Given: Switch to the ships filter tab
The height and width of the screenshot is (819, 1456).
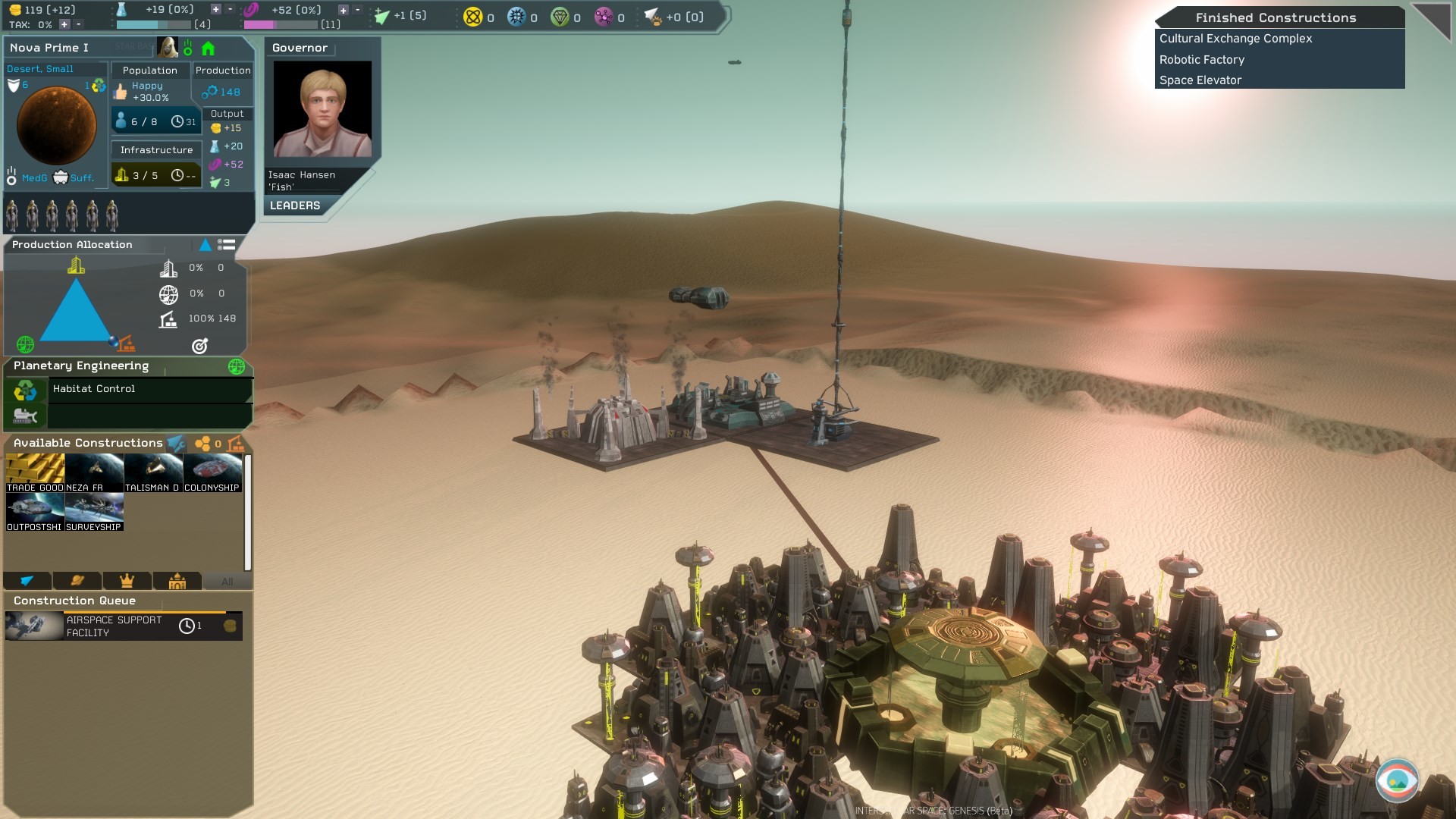Looking at the screenshot, I should [27, 581].
